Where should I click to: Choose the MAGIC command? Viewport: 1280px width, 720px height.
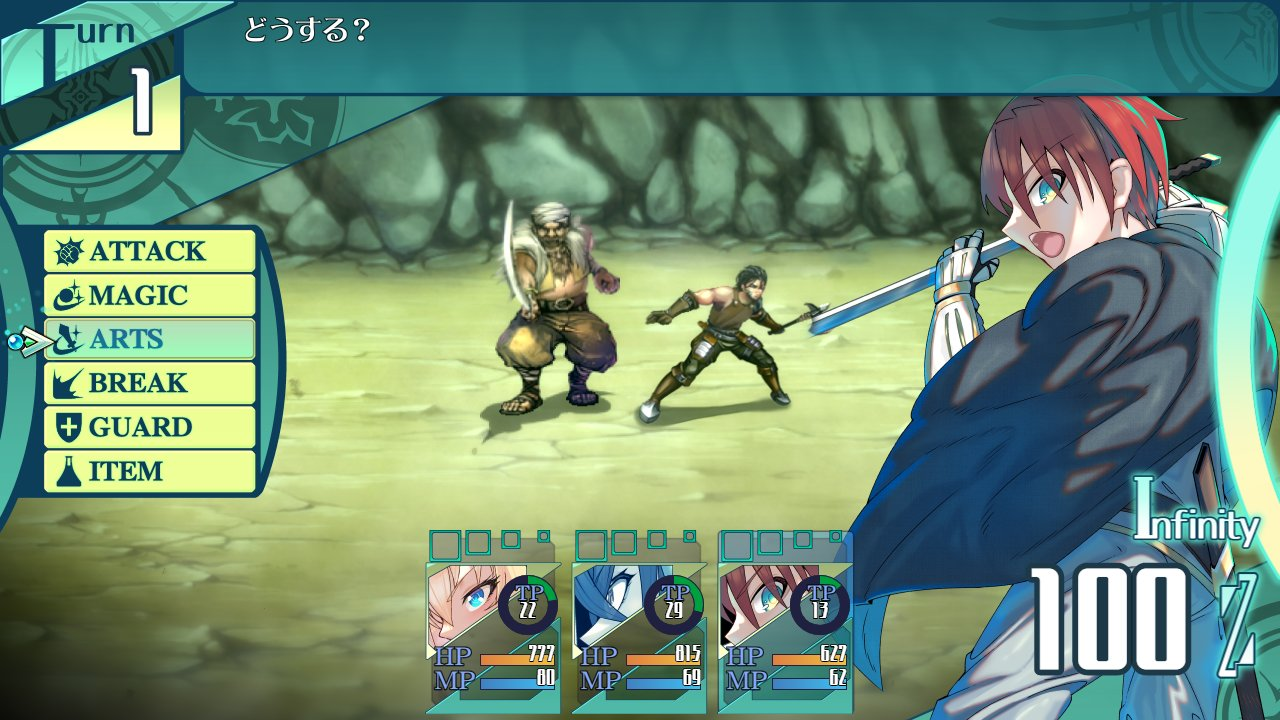pyautogui.click(x=150, y=295)
